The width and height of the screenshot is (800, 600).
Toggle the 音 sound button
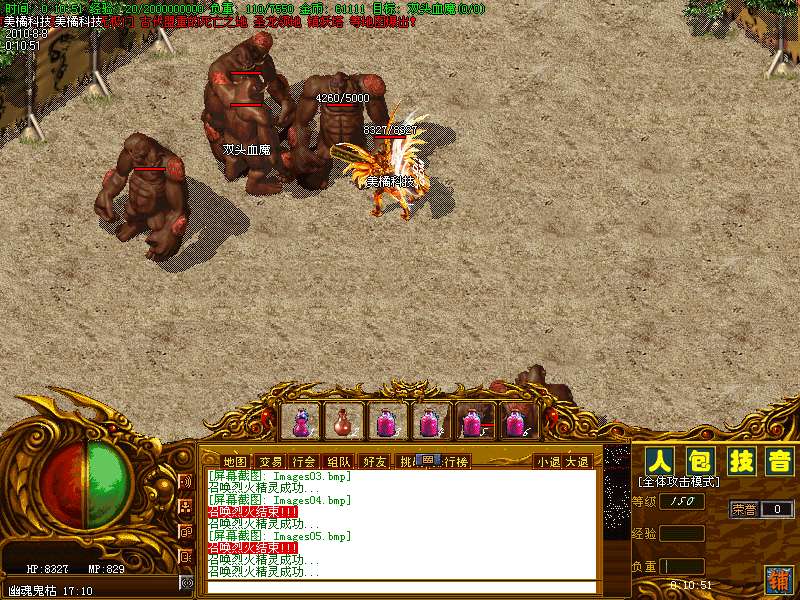tap(778, 461)
